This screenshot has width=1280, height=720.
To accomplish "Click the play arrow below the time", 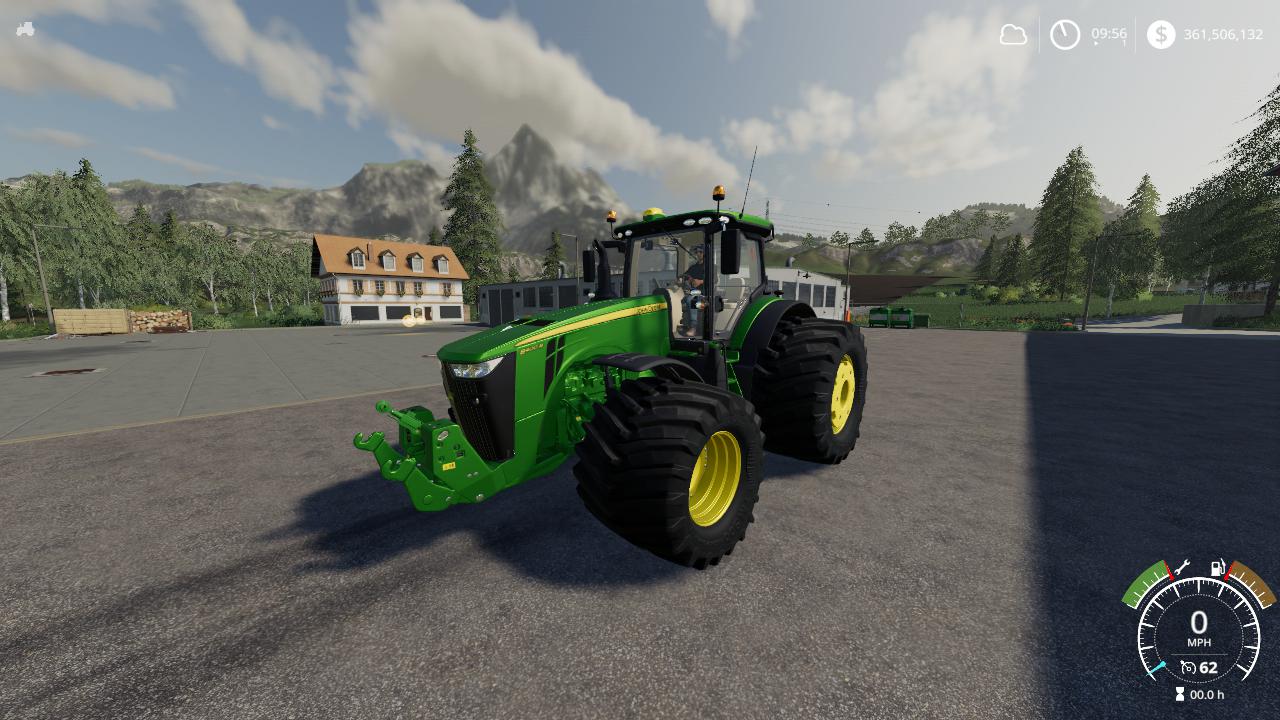I will click(x=1095, y=43).
